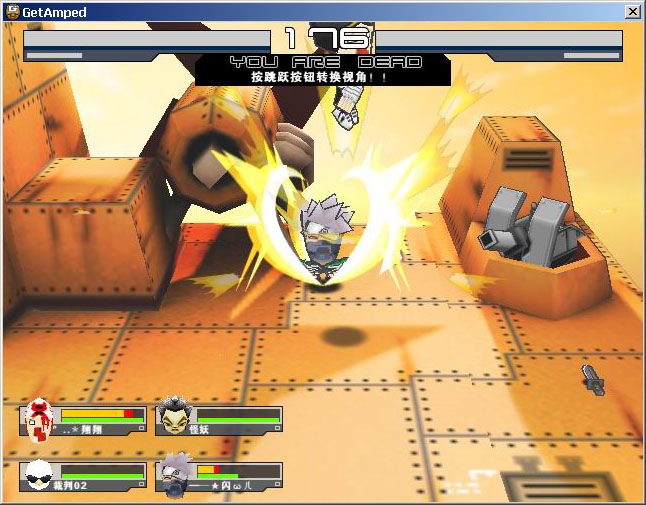The image size is (646, 505).
Task: Select the masked silver-haired ninja player portrait
Action: 174,475
